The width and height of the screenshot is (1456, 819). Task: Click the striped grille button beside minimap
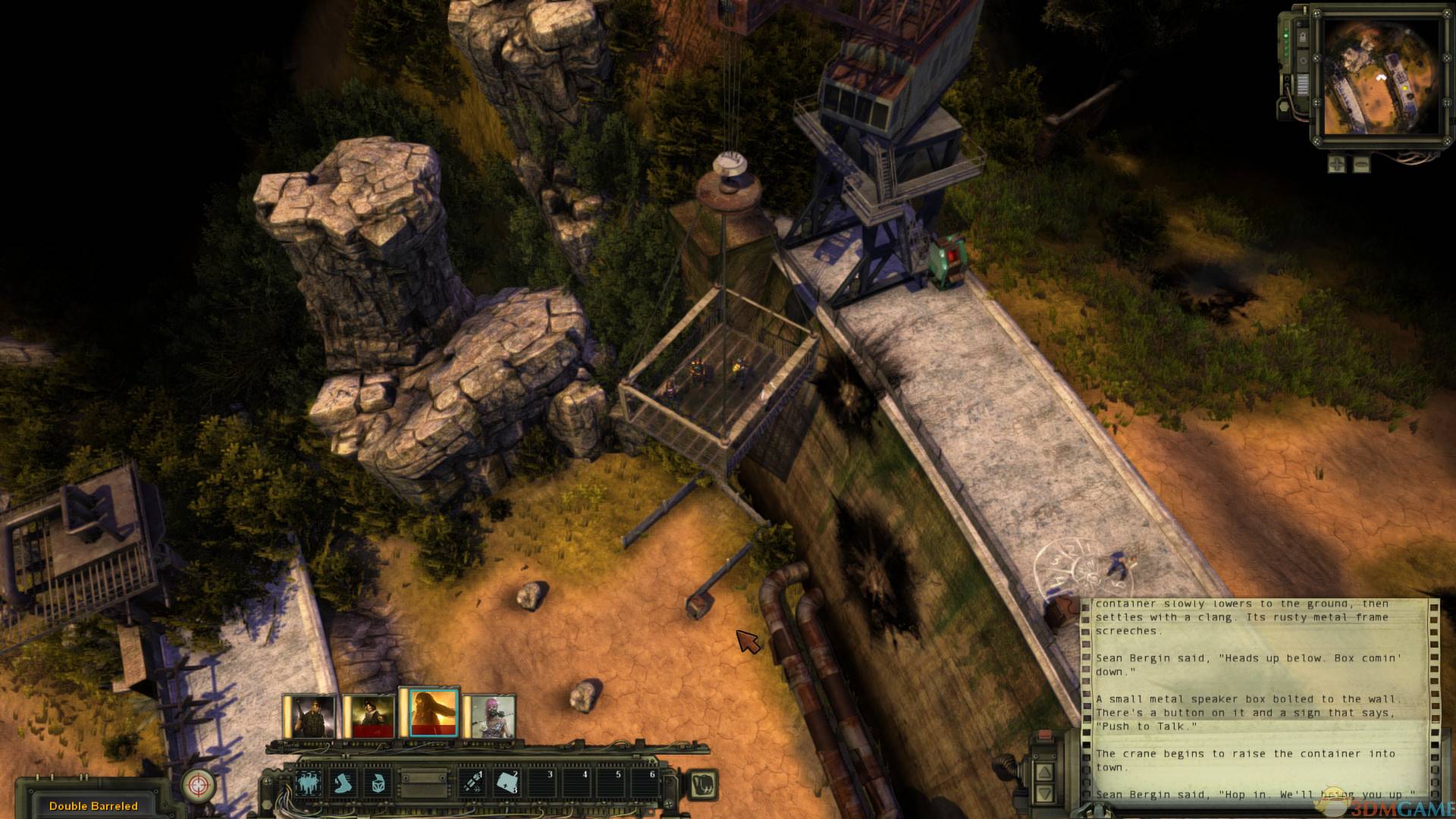tap(1301, 84)
